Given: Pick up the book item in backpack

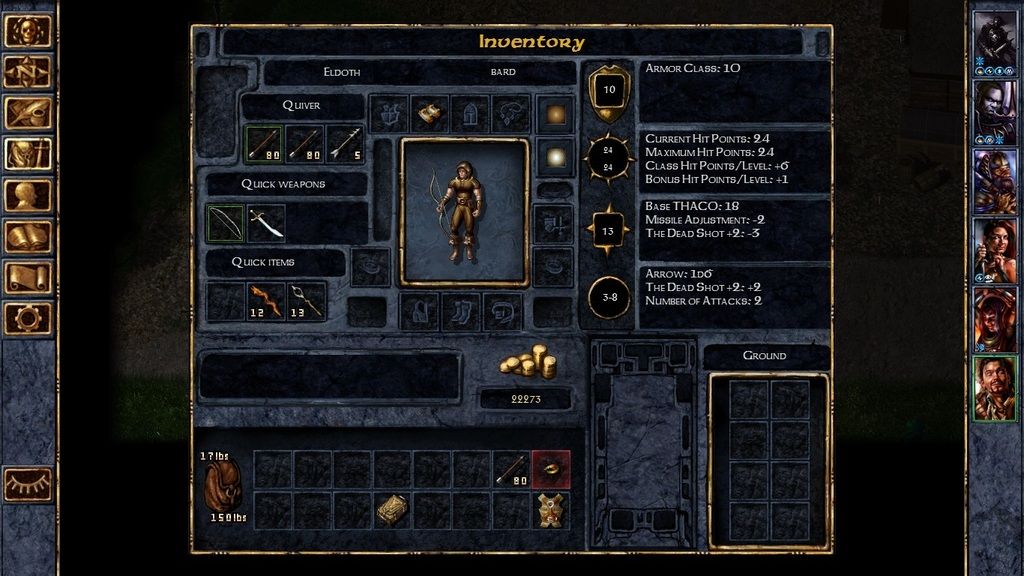Looking at the screenshot, I should pyautogui.click(x=391, y=510).
